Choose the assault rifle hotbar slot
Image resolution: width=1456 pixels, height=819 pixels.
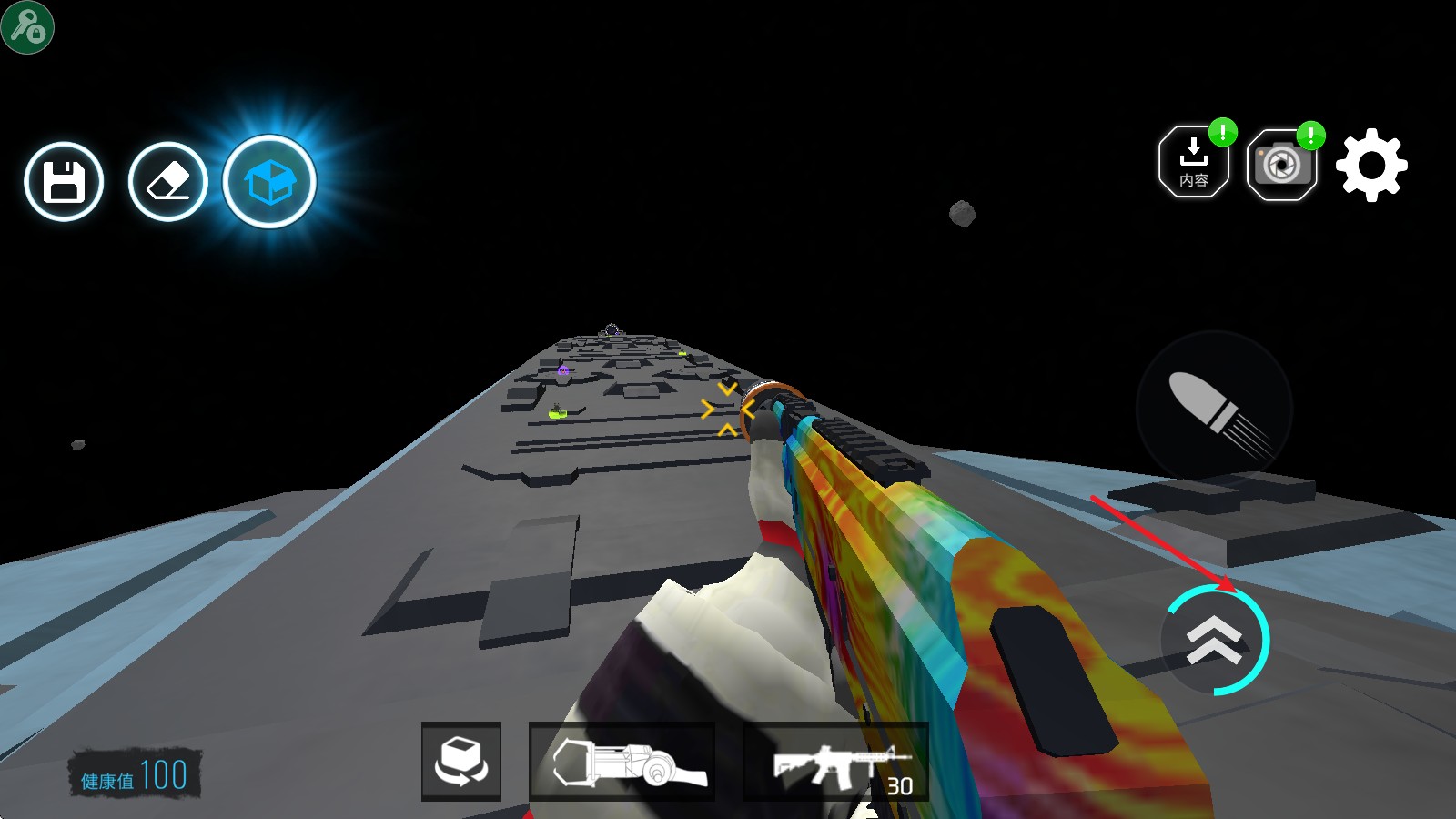pyautogui.click(x=835, y=763)
